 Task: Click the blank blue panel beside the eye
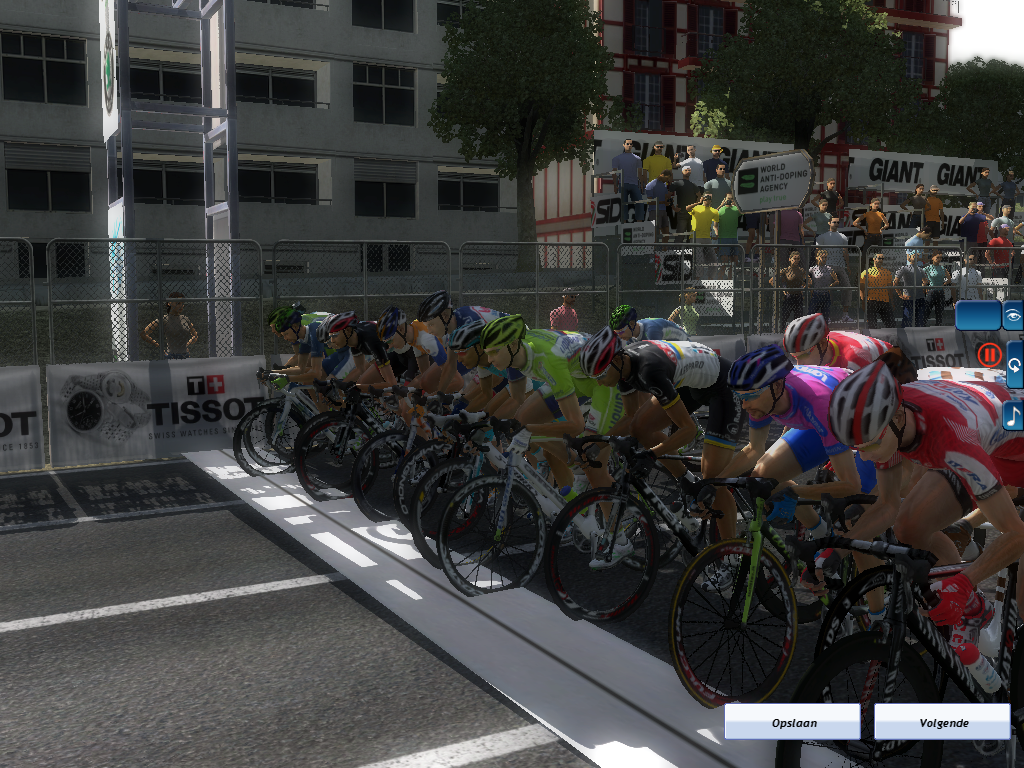[x=977, y=315]
